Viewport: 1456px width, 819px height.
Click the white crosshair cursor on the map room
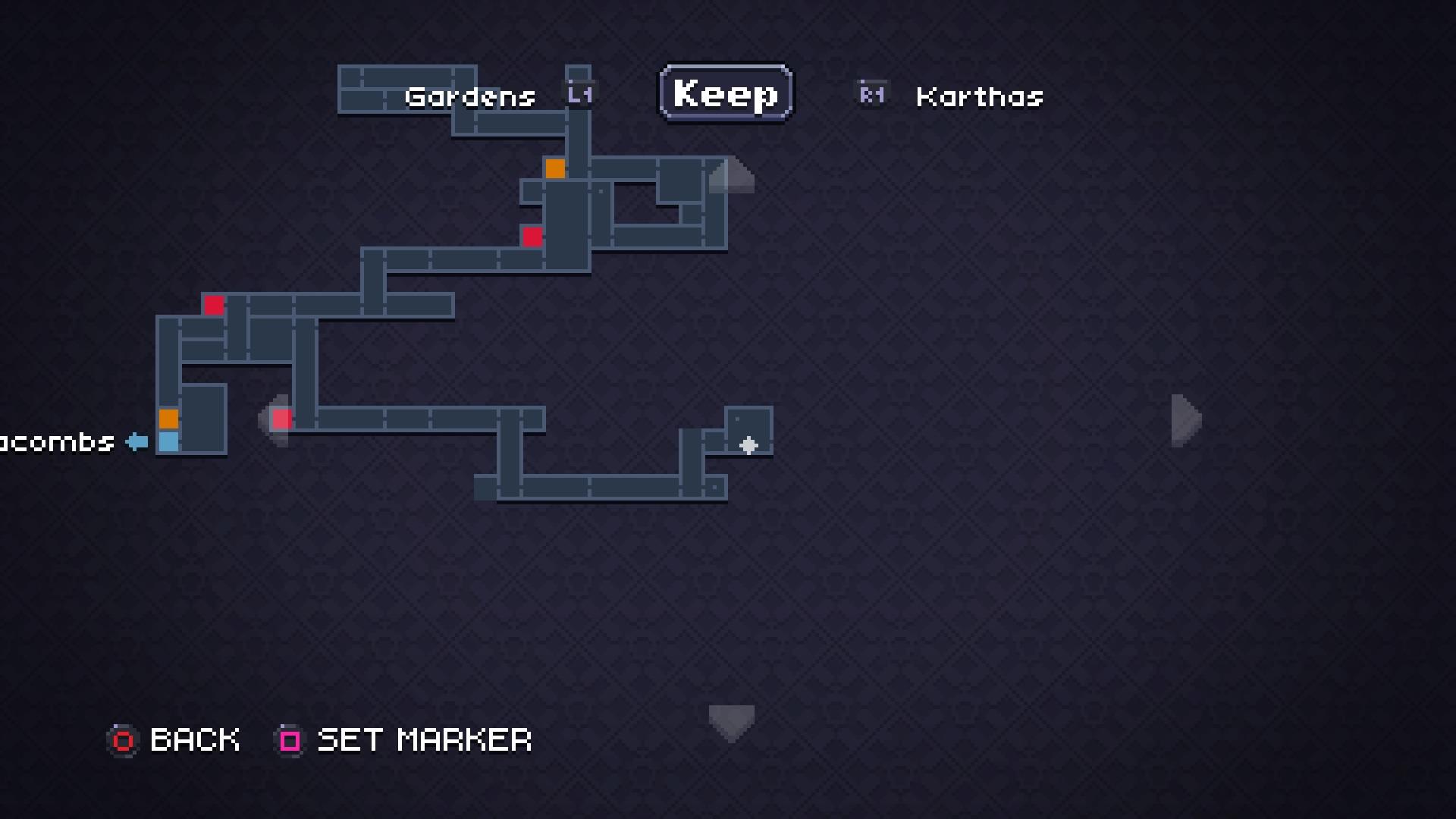point(749,447)
